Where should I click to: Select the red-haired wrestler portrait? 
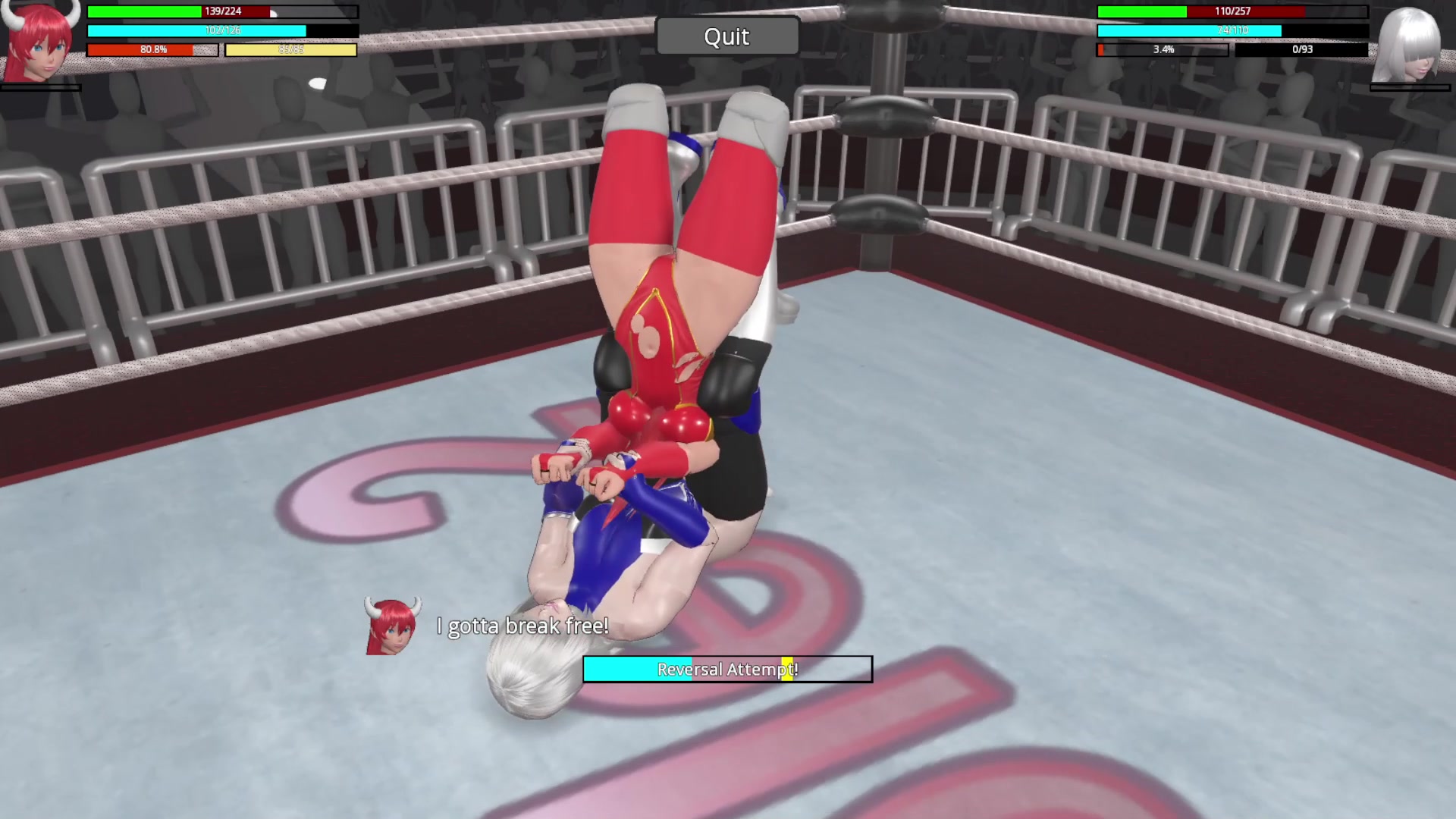coord(39,42)
